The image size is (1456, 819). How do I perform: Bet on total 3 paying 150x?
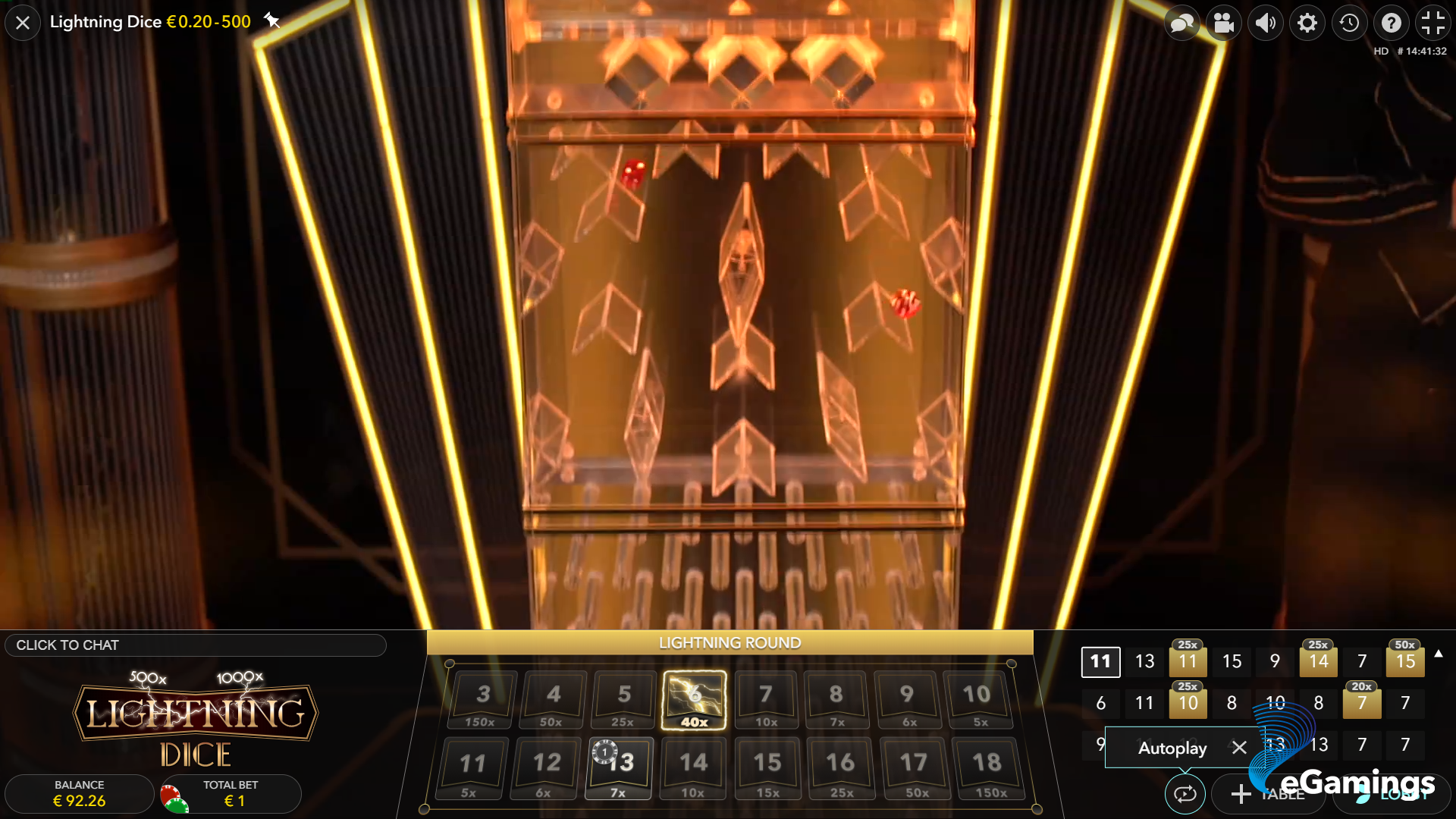[x=482, y=700]
